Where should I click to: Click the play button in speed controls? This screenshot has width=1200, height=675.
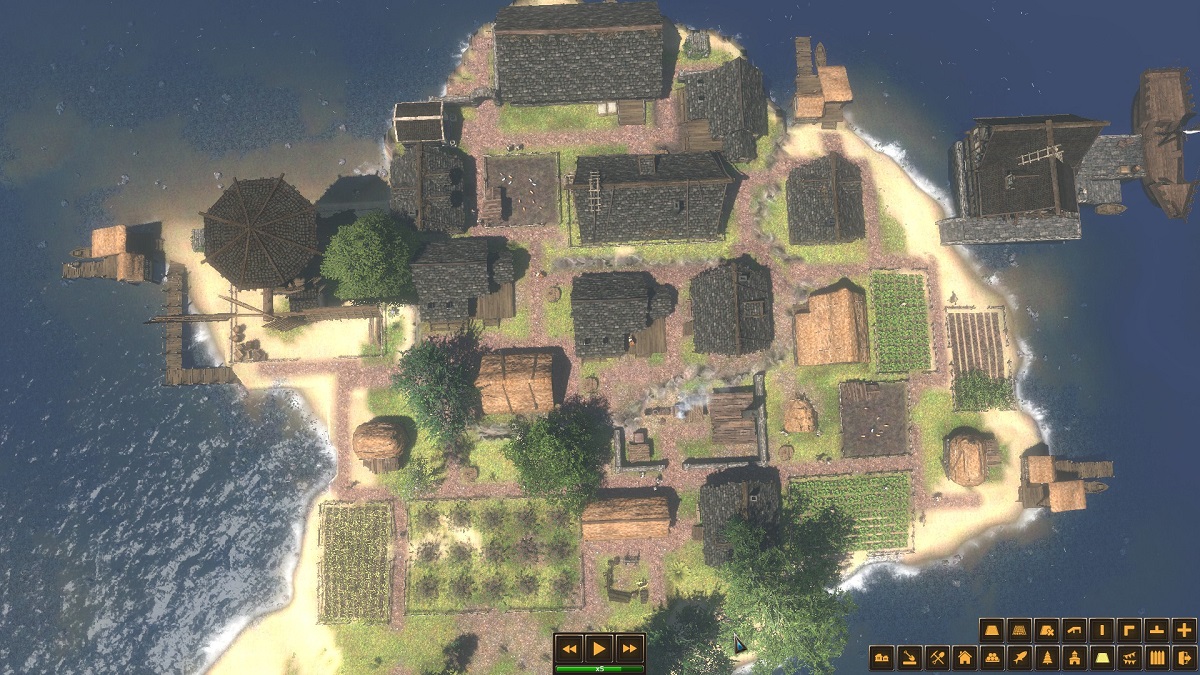coord(599,648)
